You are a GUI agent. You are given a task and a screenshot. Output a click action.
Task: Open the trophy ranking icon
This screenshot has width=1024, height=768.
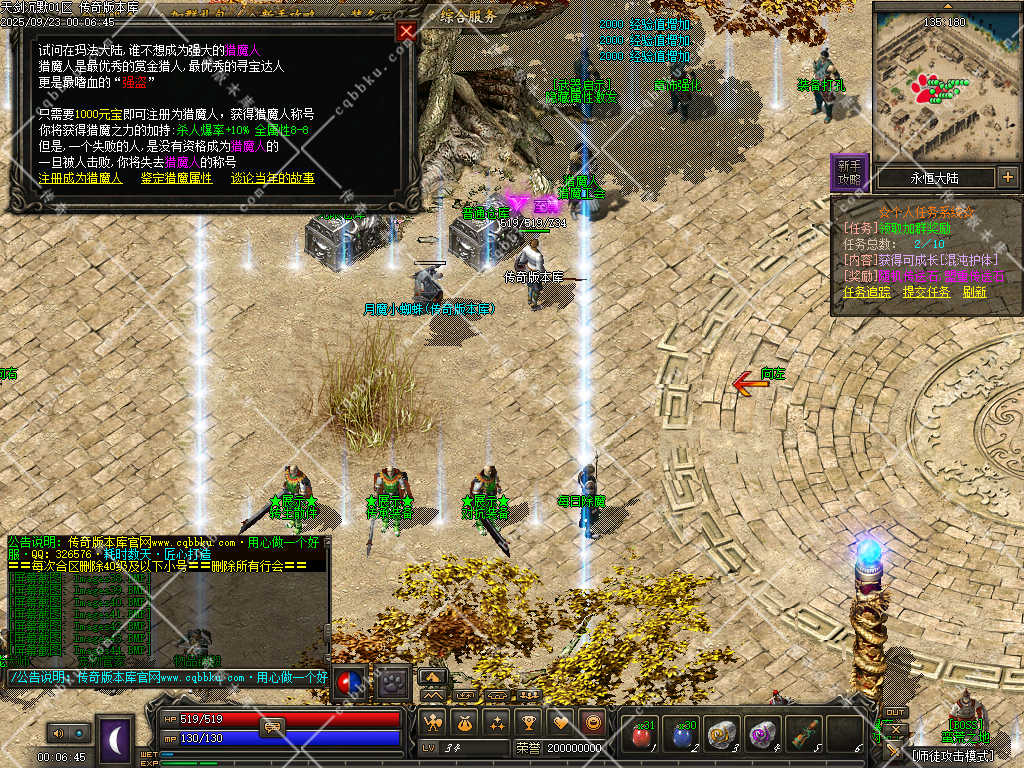529,722
